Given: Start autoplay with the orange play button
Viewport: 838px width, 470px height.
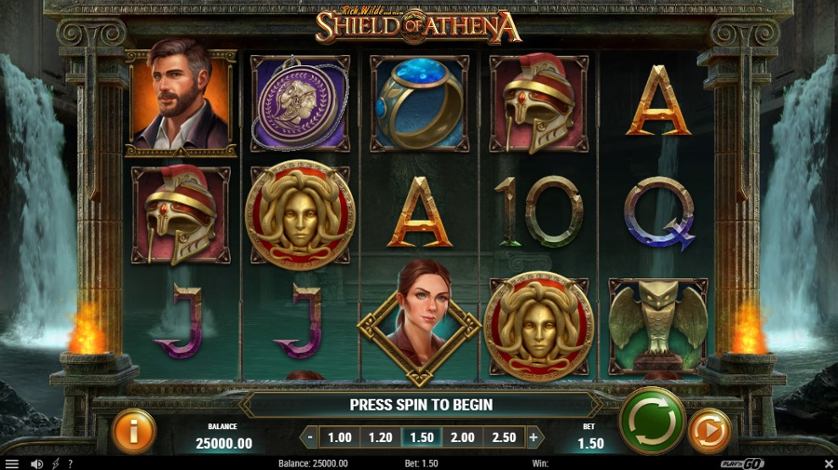Looking at the screenshot, I should (710, 431).
